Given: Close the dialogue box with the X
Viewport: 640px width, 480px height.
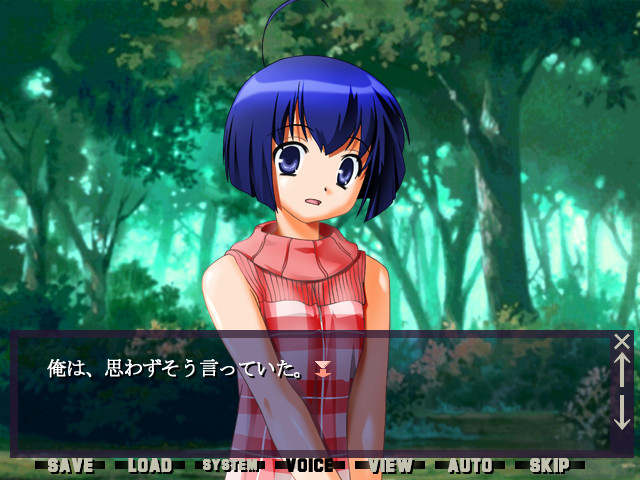Looking at the screenshot, I should [622, 341].
